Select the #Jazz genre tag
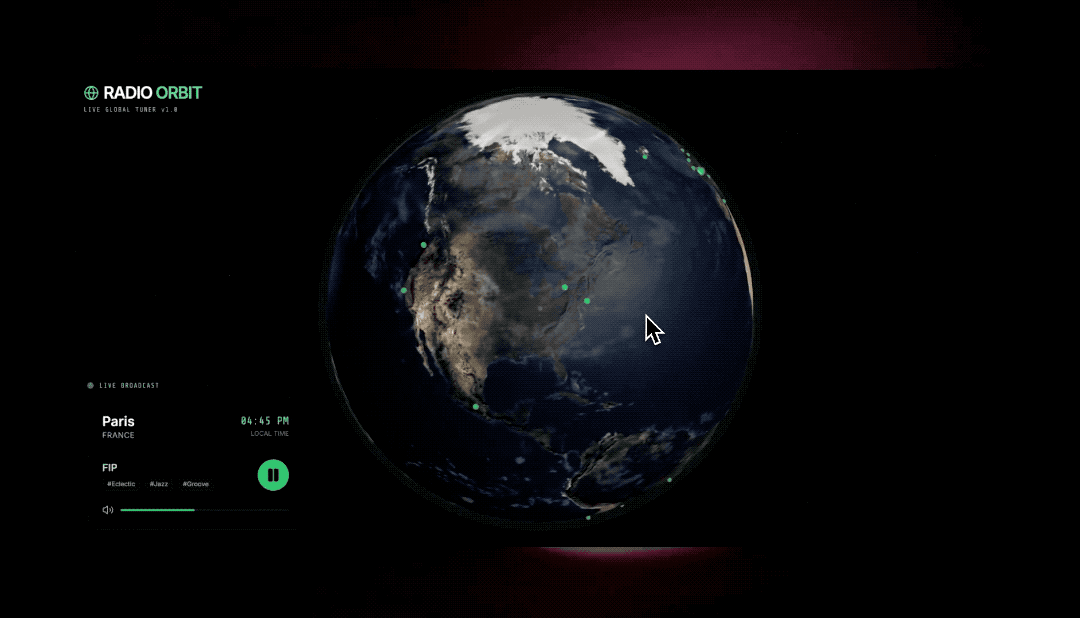The width and height of the screenshot is (1080, 618). point(159,484)
